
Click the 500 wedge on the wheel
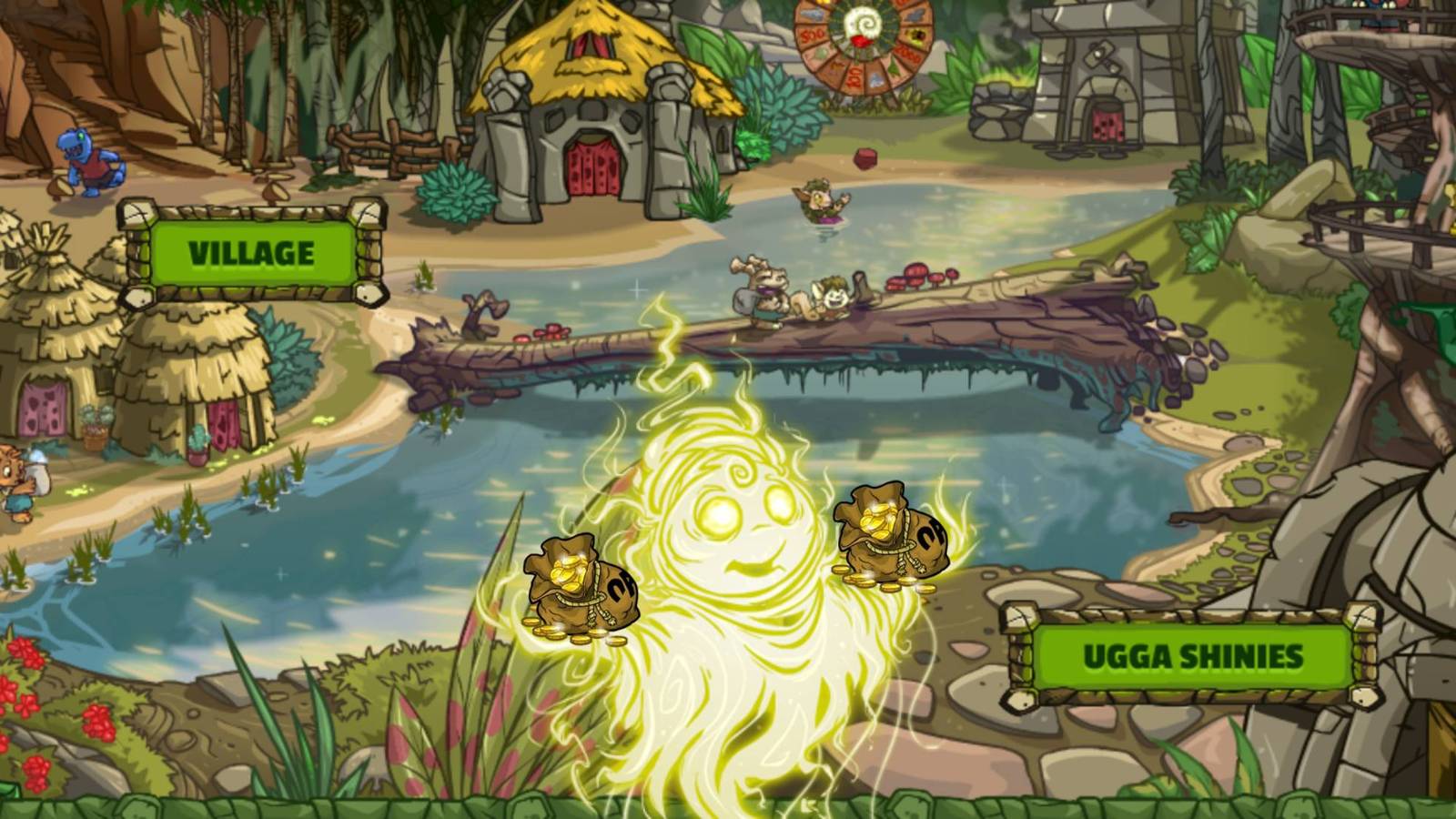[811, 36]
